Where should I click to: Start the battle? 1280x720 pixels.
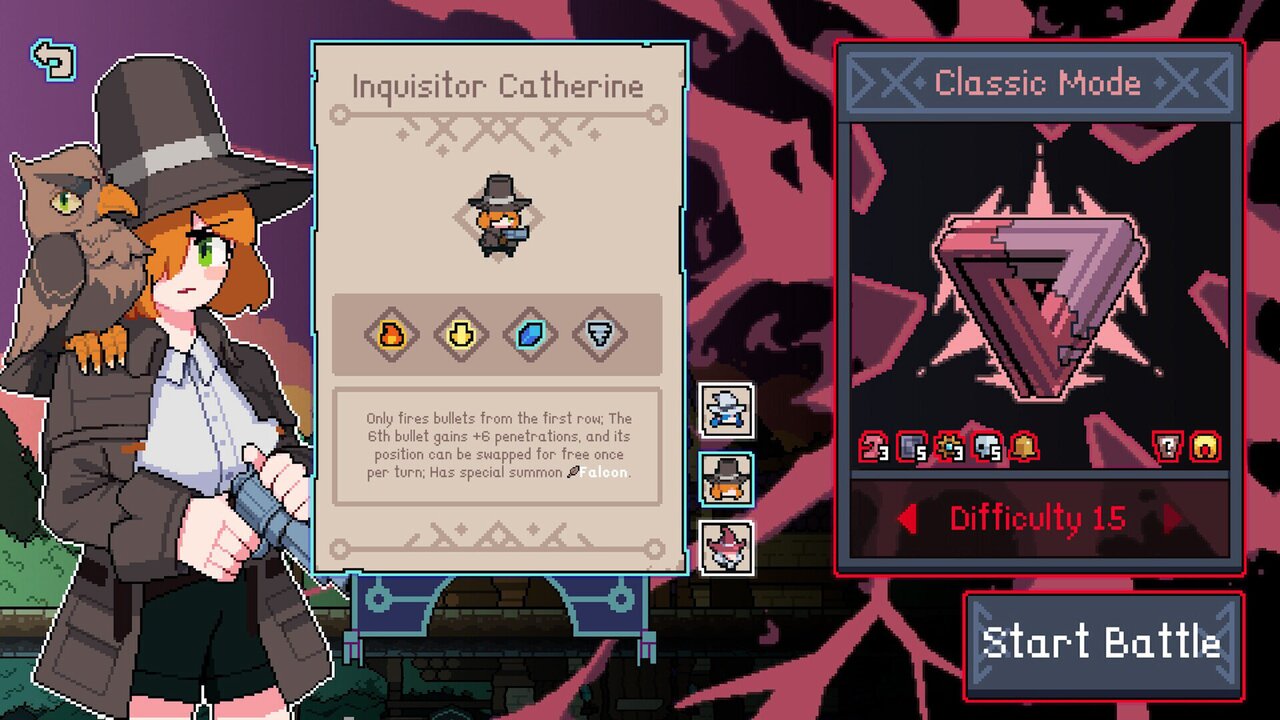(x=1102, y=644)
